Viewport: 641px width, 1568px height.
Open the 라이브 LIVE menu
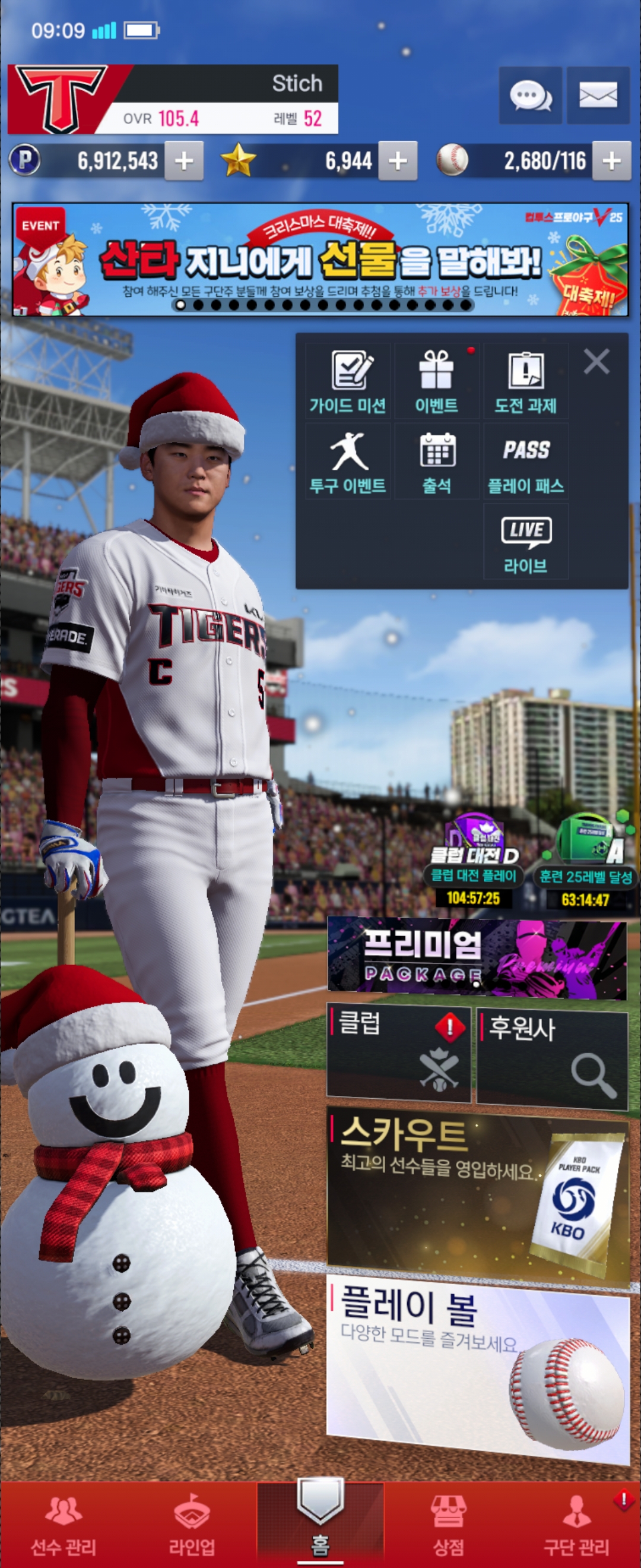point(525,542)
